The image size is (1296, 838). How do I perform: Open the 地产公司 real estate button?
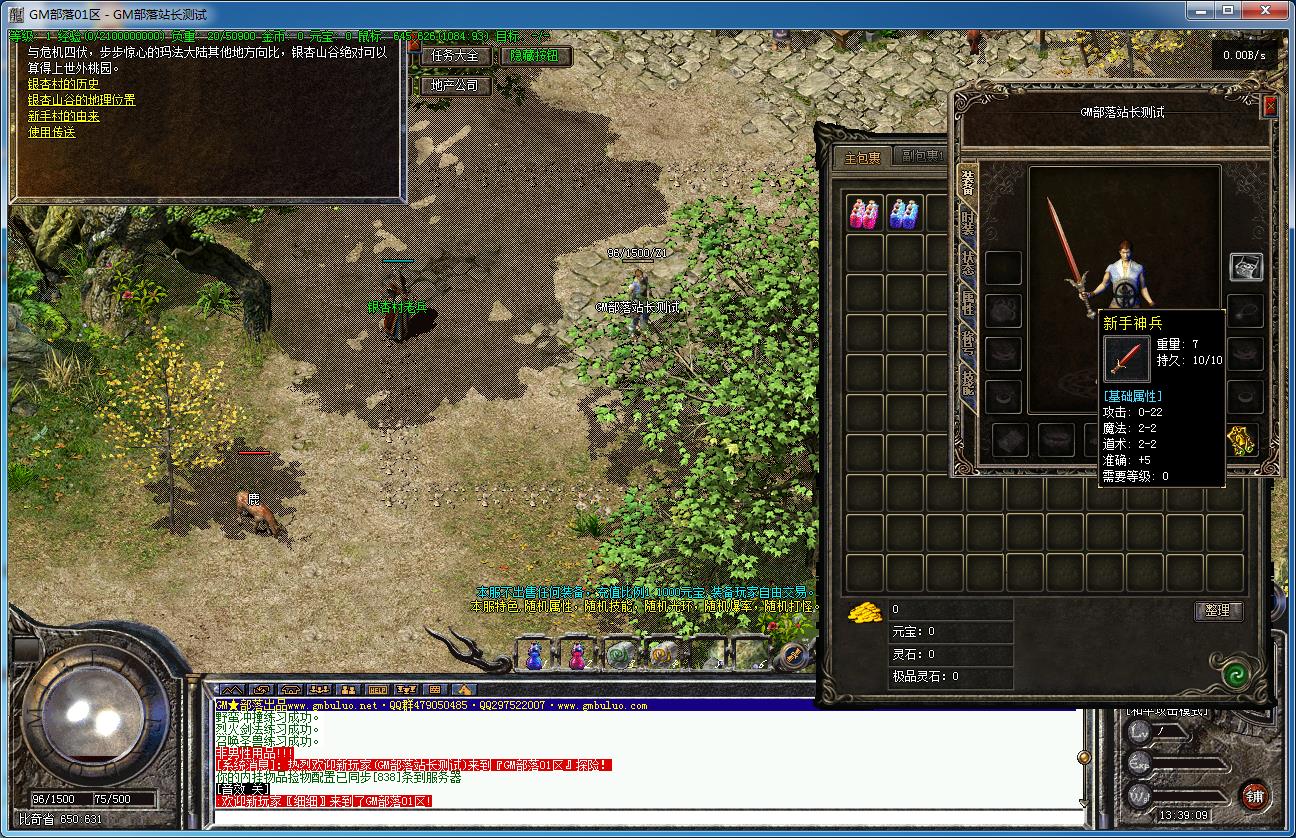click(455, 86)
